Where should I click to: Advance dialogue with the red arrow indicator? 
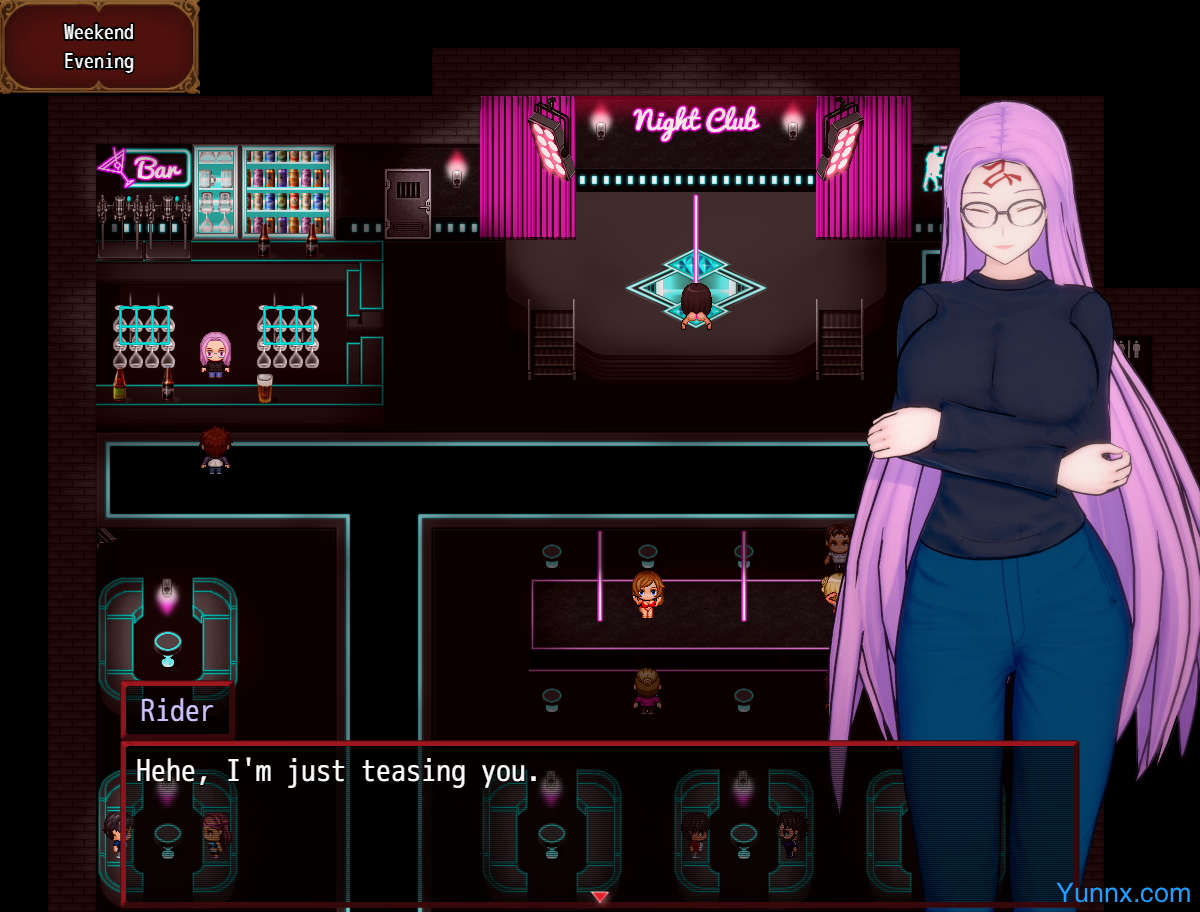[x=599, y=896]
